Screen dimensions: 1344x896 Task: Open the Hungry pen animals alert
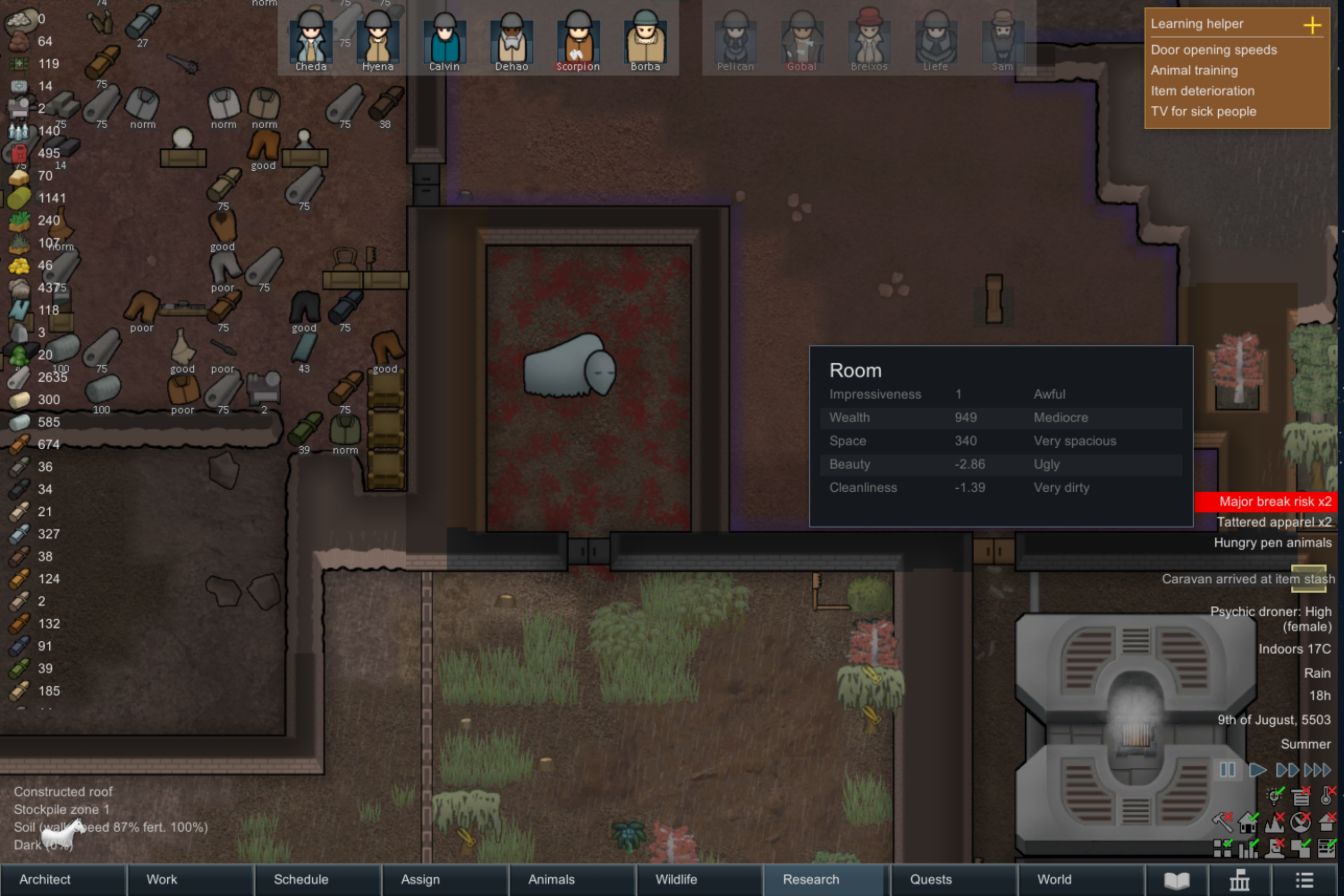(x=1272, y=543)
